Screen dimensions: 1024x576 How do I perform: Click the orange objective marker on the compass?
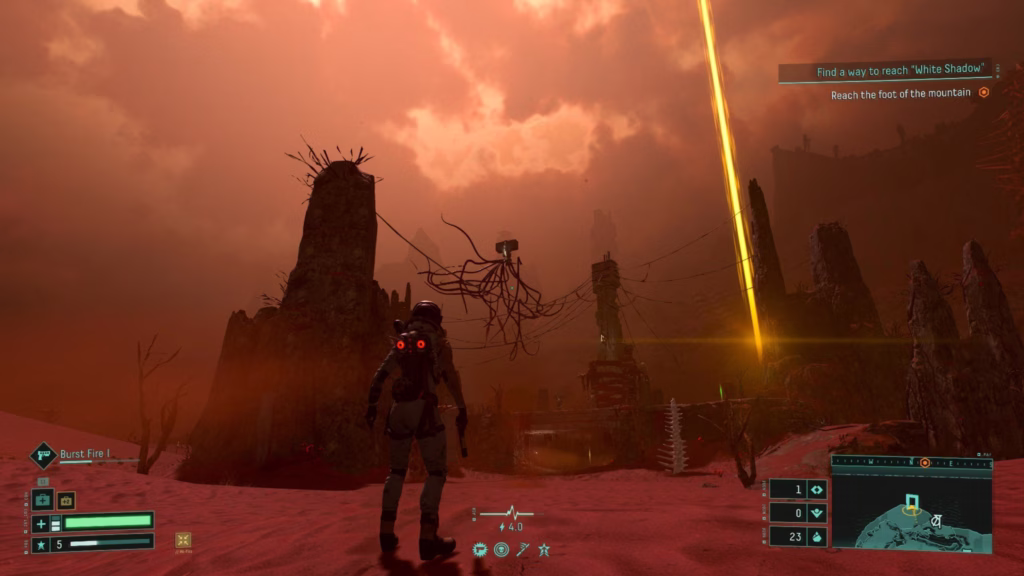[x=925, y=463]
